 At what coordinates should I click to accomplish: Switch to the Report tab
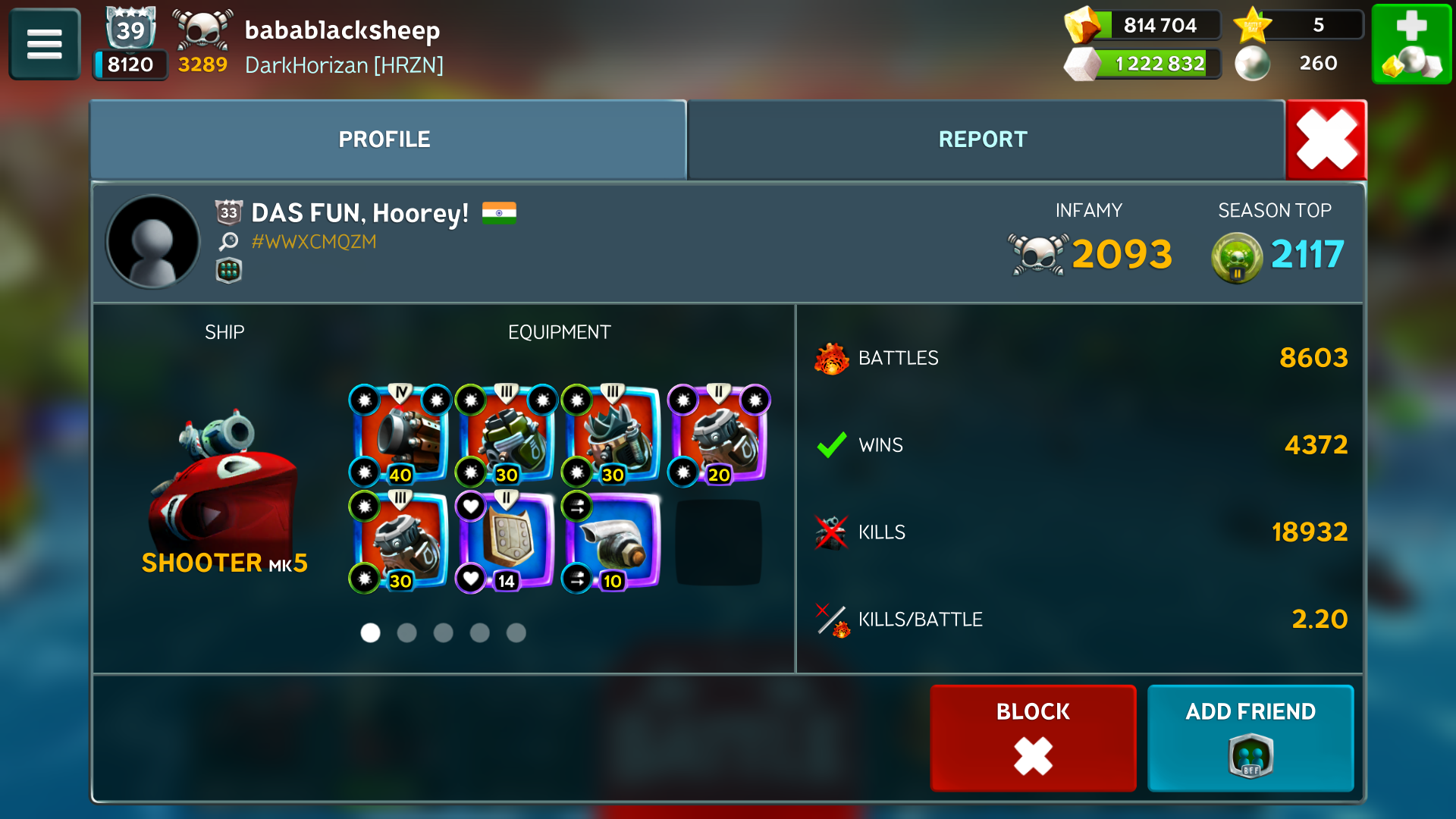pyautogui.click(x=983, y=140)
